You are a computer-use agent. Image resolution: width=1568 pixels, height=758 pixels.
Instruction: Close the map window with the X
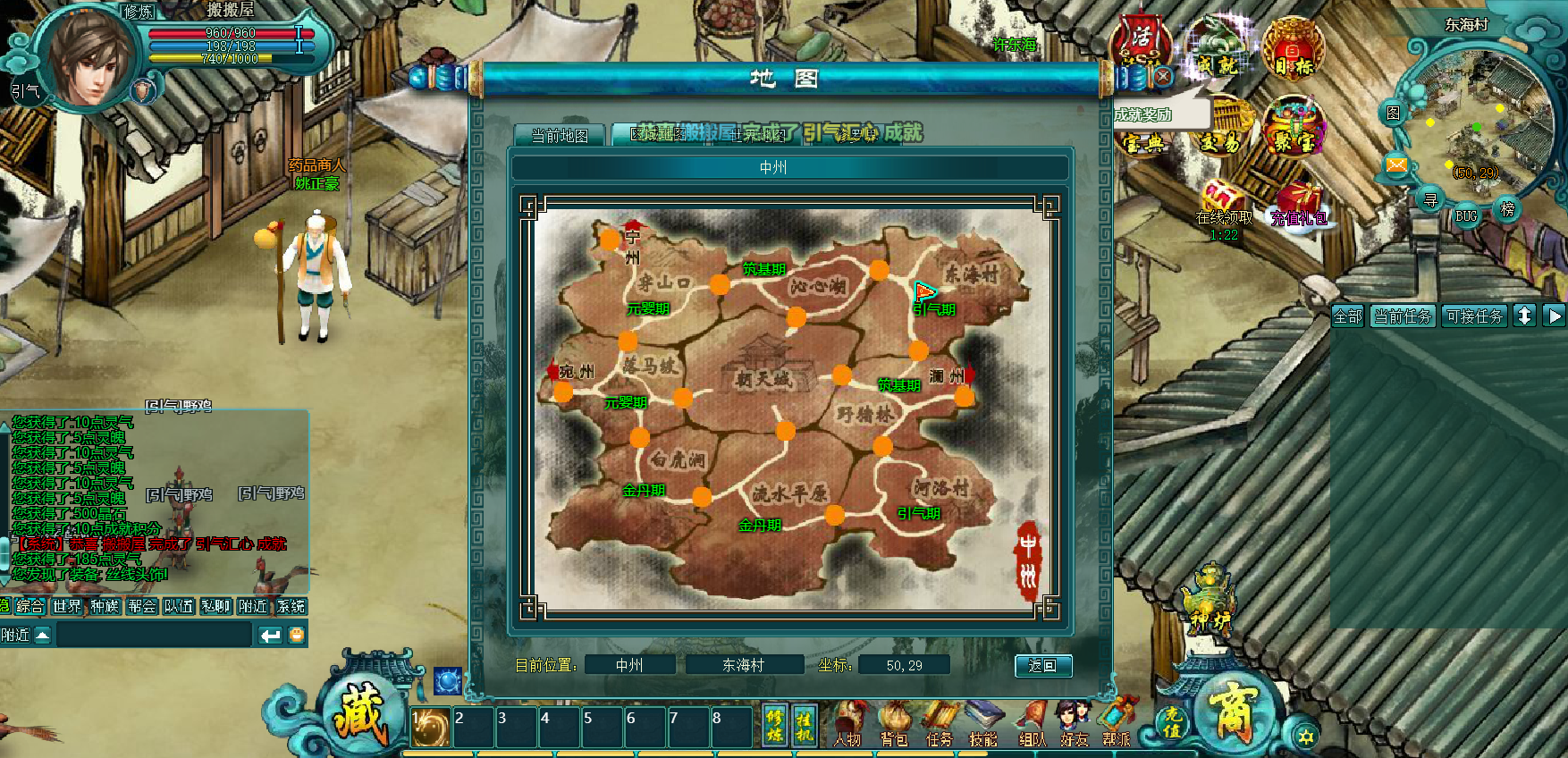coord(1162,78)
